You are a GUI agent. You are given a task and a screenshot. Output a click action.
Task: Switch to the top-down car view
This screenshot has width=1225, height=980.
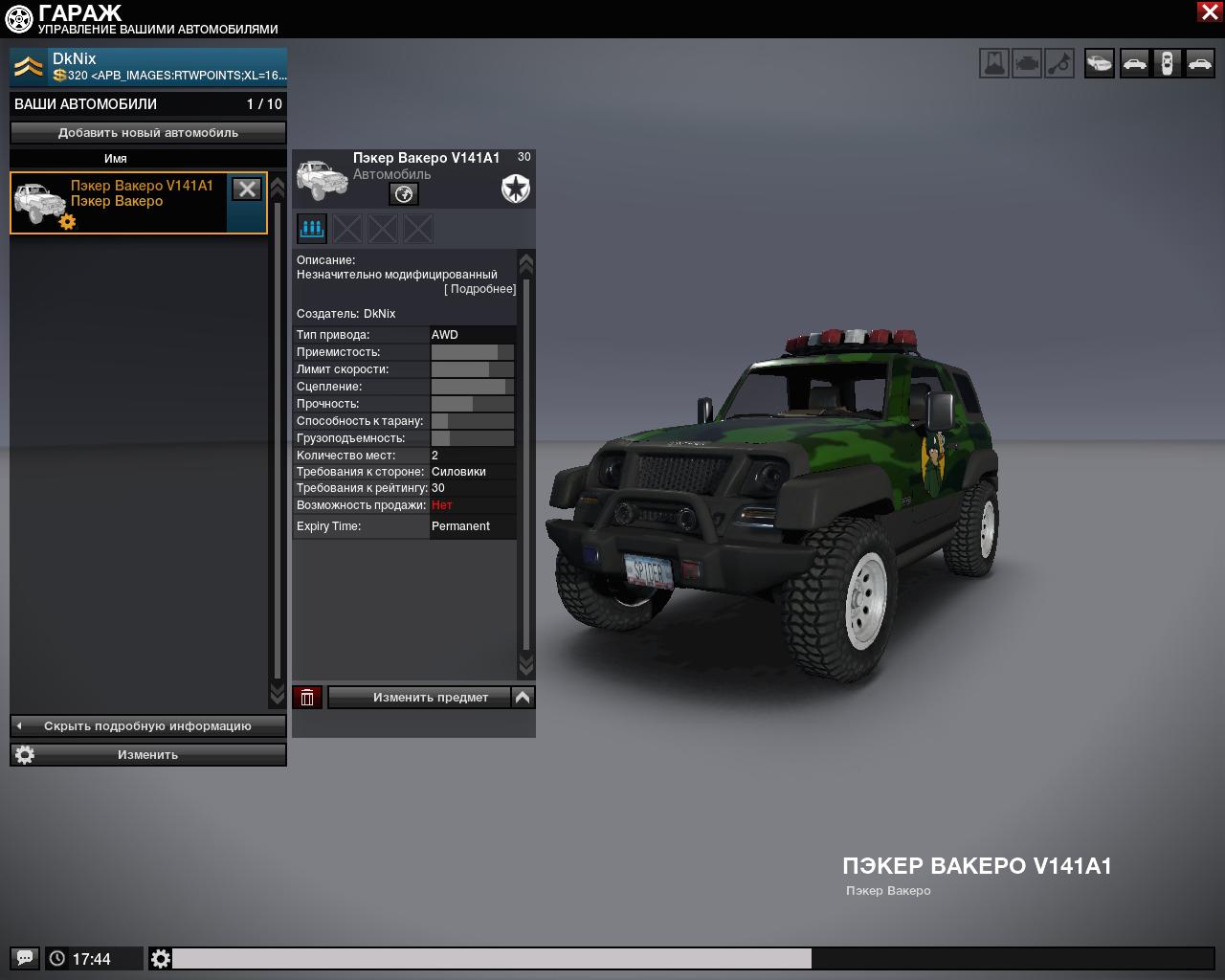tap(1167, 64)
